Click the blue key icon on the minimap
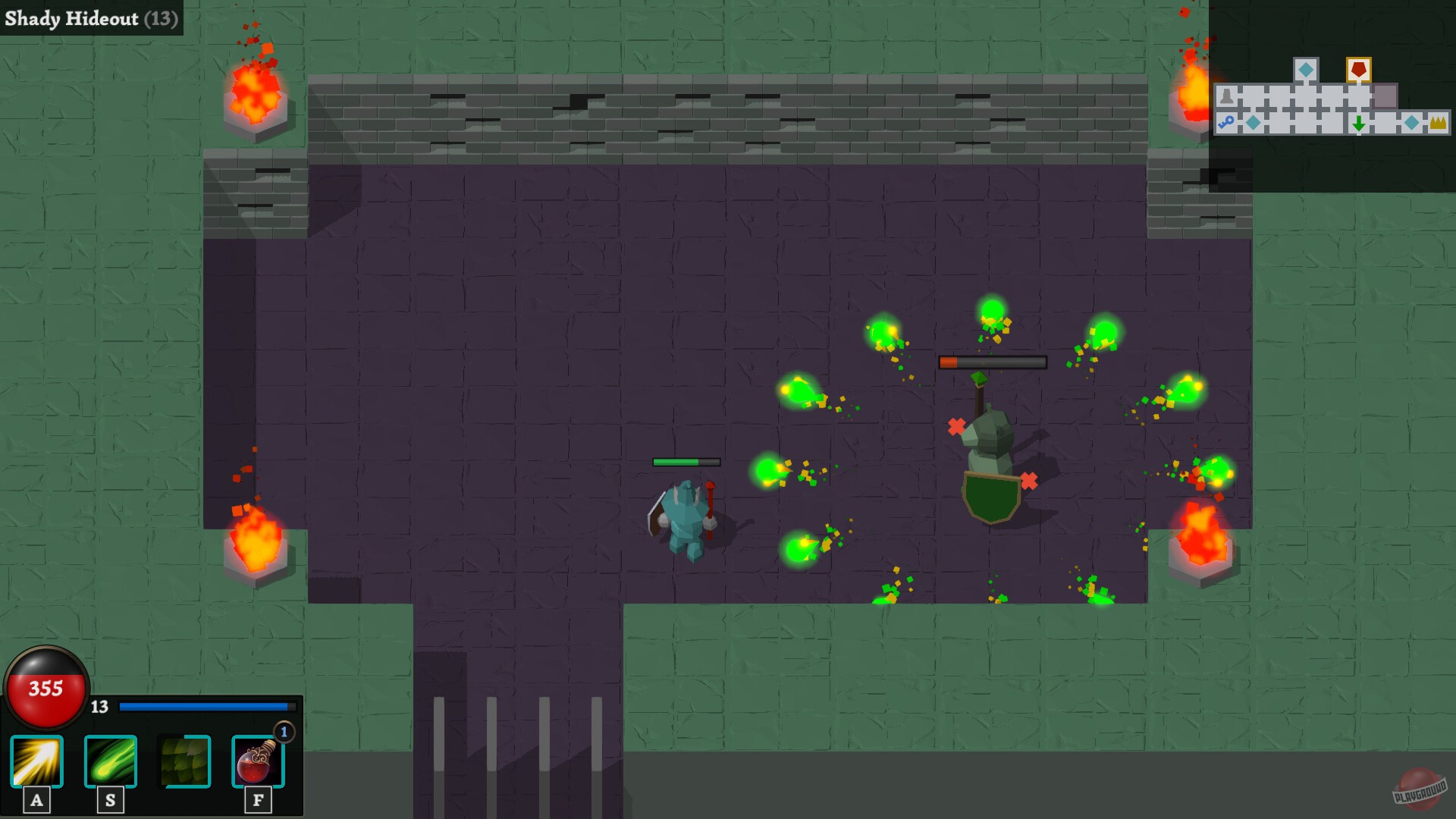Viewport: 1456px width, 819px height. (1226, 121)
